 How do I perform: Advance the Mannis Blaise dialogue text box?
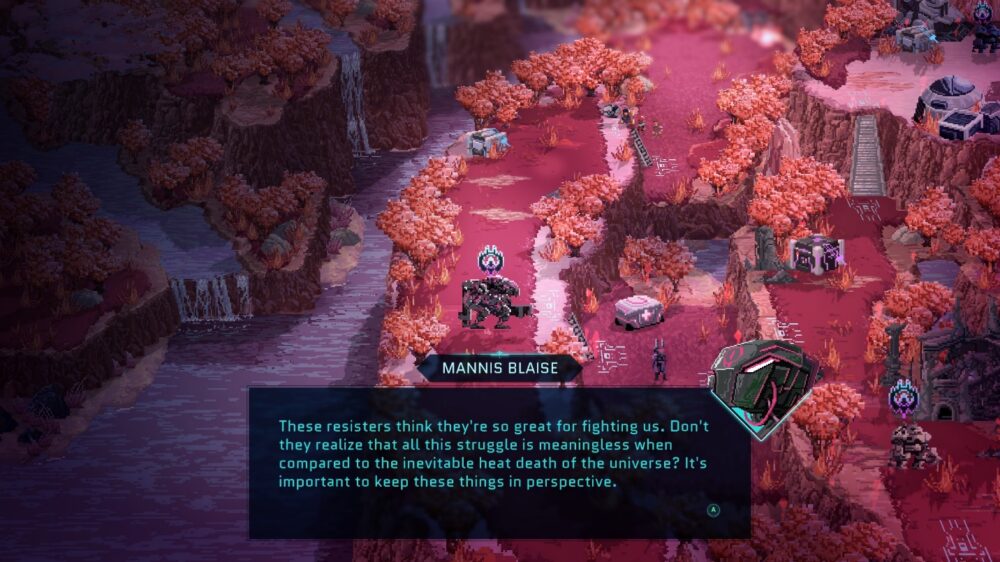[x=713, y=509]
